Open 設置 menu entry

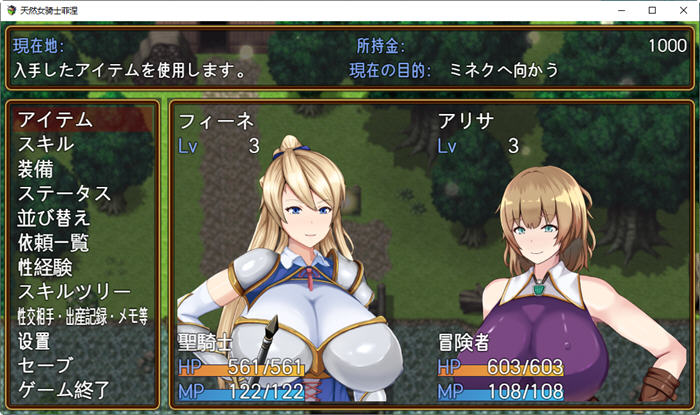coord(36,341)
